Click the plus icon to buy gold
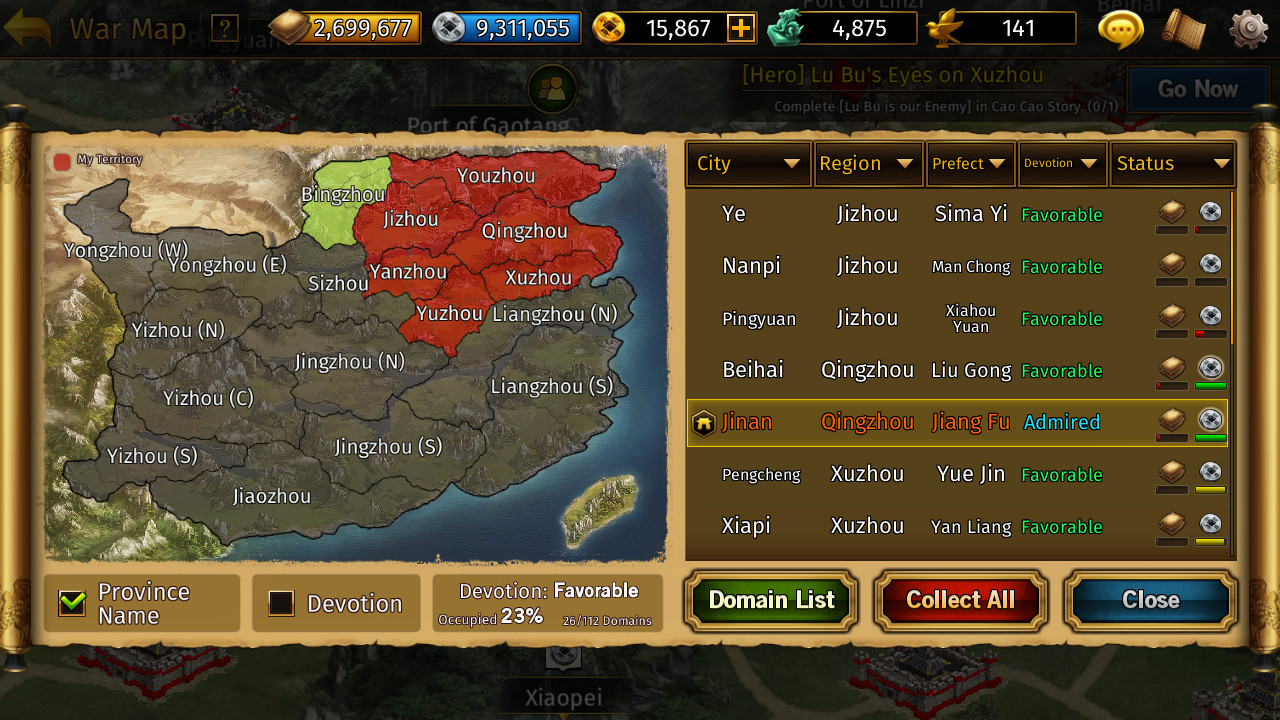Screen dimensions: 1280x720 click(740, 28)
